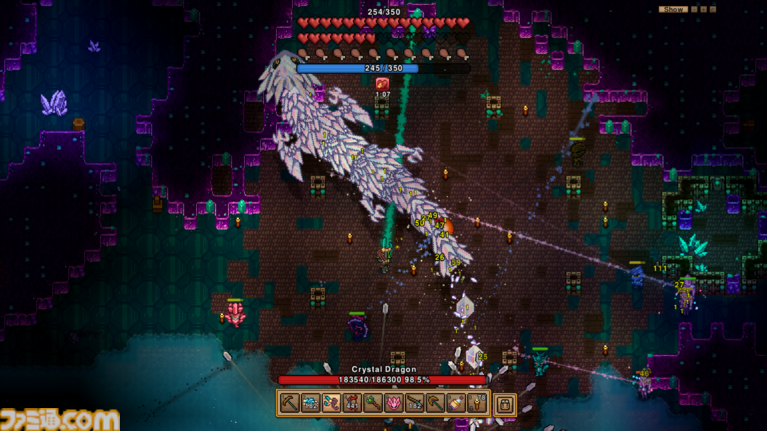The image size is (767, 431).
Task: Select the pickaxe in the first hotbar slot
Action: (289, 404)
